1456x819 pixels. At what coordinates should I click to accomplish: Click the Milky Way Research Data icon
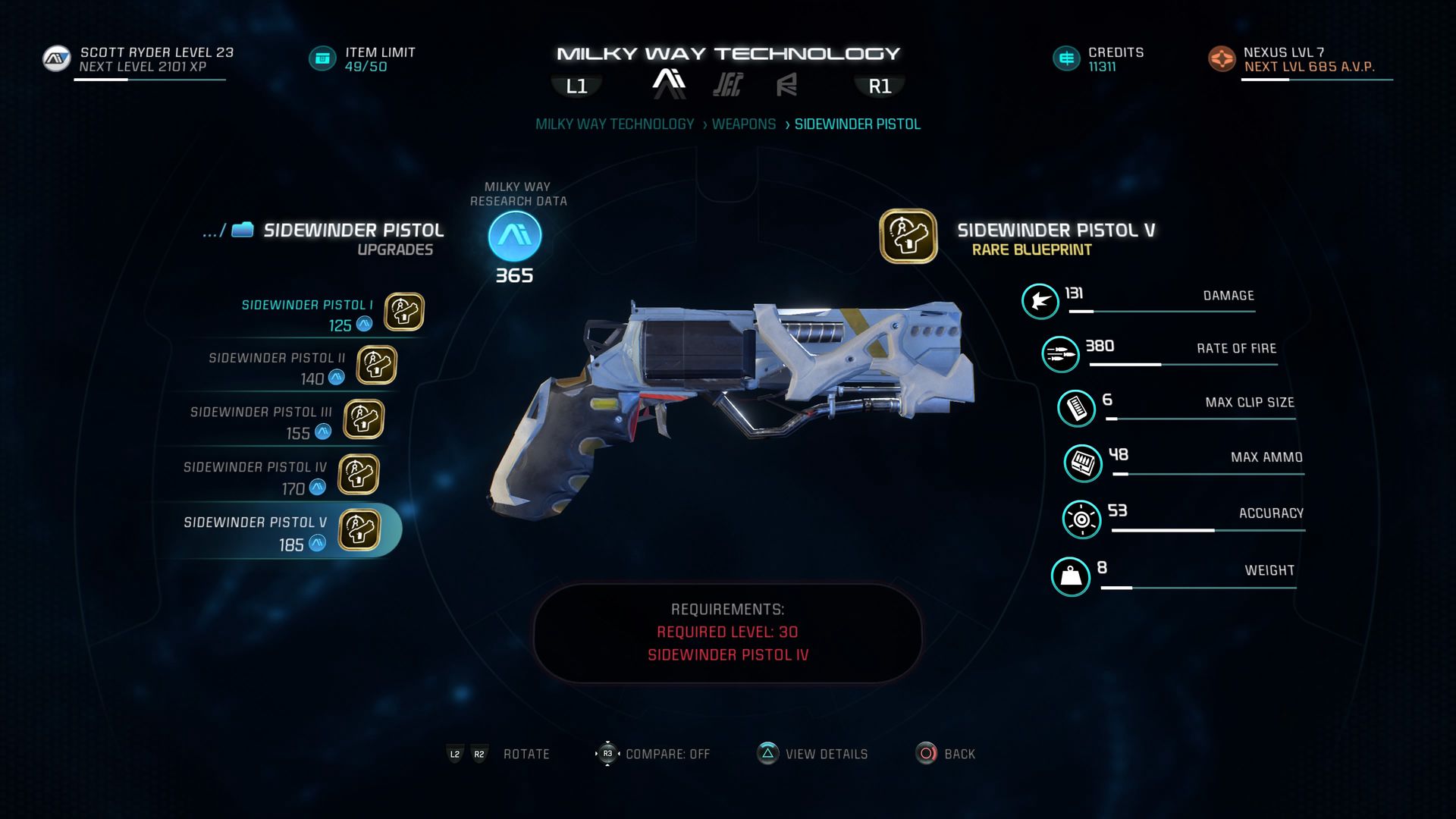[x=515, y=236]
